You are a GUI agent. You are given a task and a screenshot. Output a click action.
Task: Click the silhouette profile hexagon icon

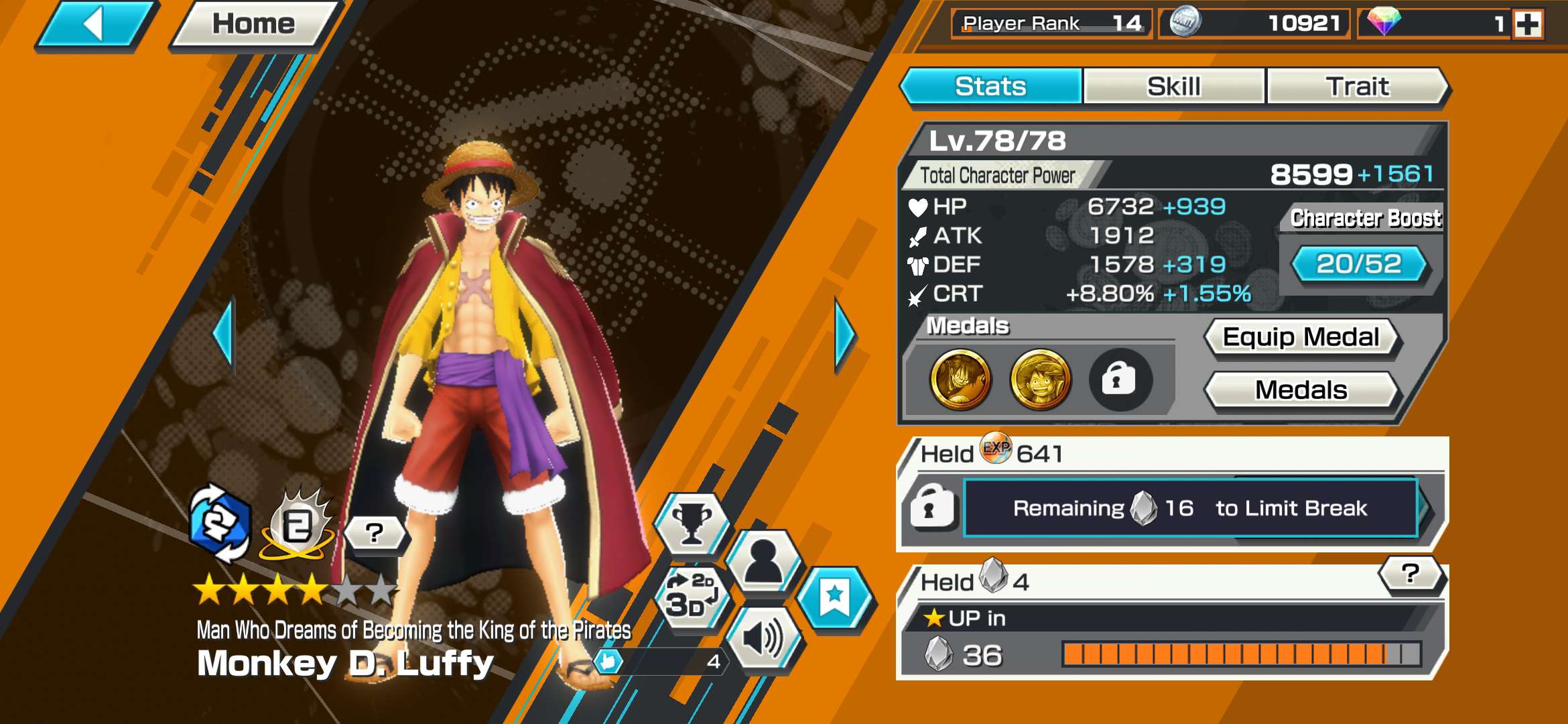[764, 560]
